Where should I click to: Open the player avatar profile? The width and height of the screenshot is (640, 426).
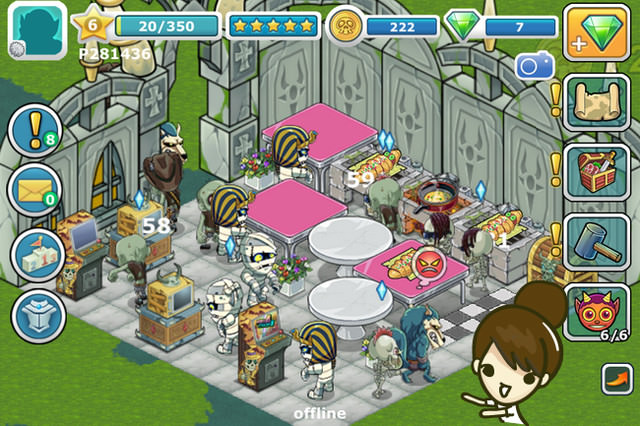pyautogui.click(x=37, y=28)
